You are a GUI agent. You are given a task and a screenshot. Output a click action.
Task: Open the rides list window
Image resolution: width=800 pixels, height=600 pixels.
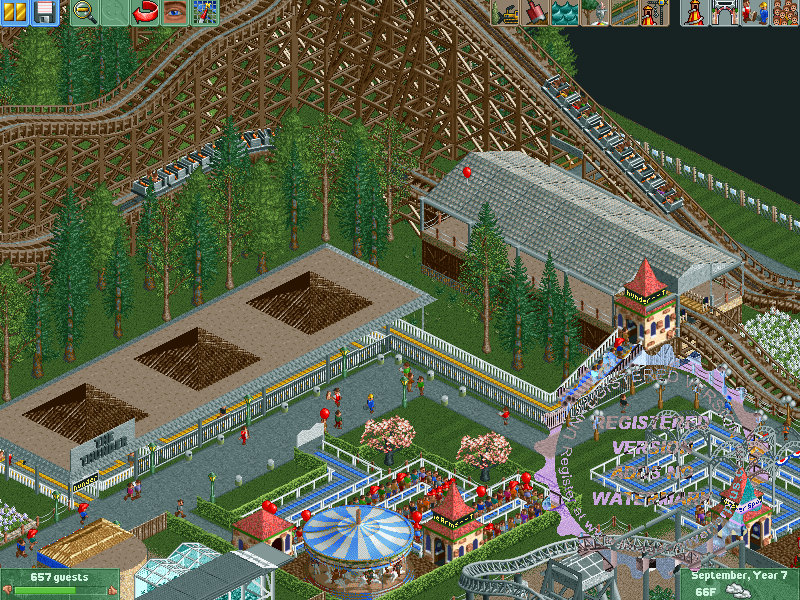click(x=695, y=13)
